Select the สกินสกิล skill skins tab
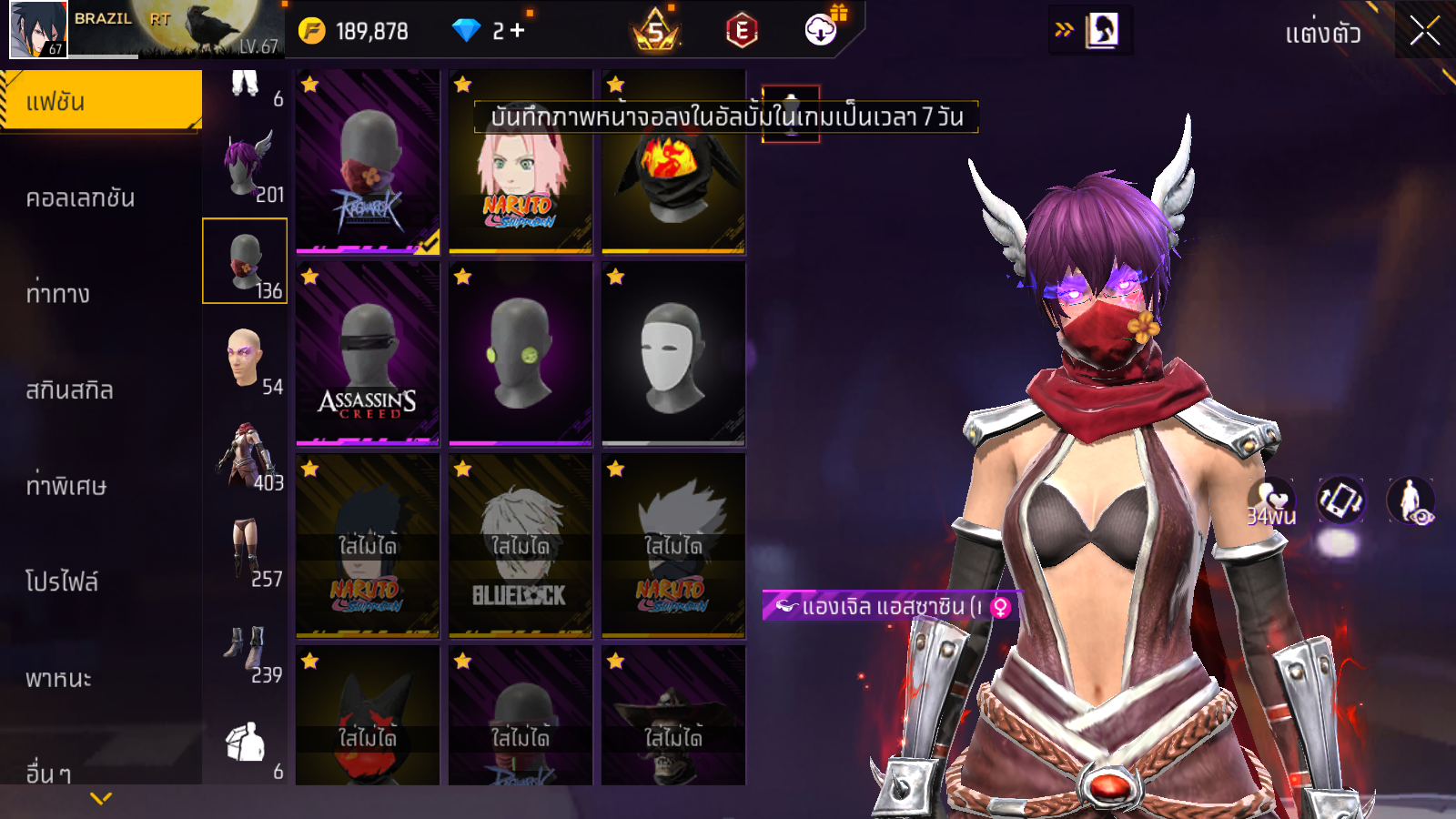This screenshot has width=1456, height=819. coord(70,389)
